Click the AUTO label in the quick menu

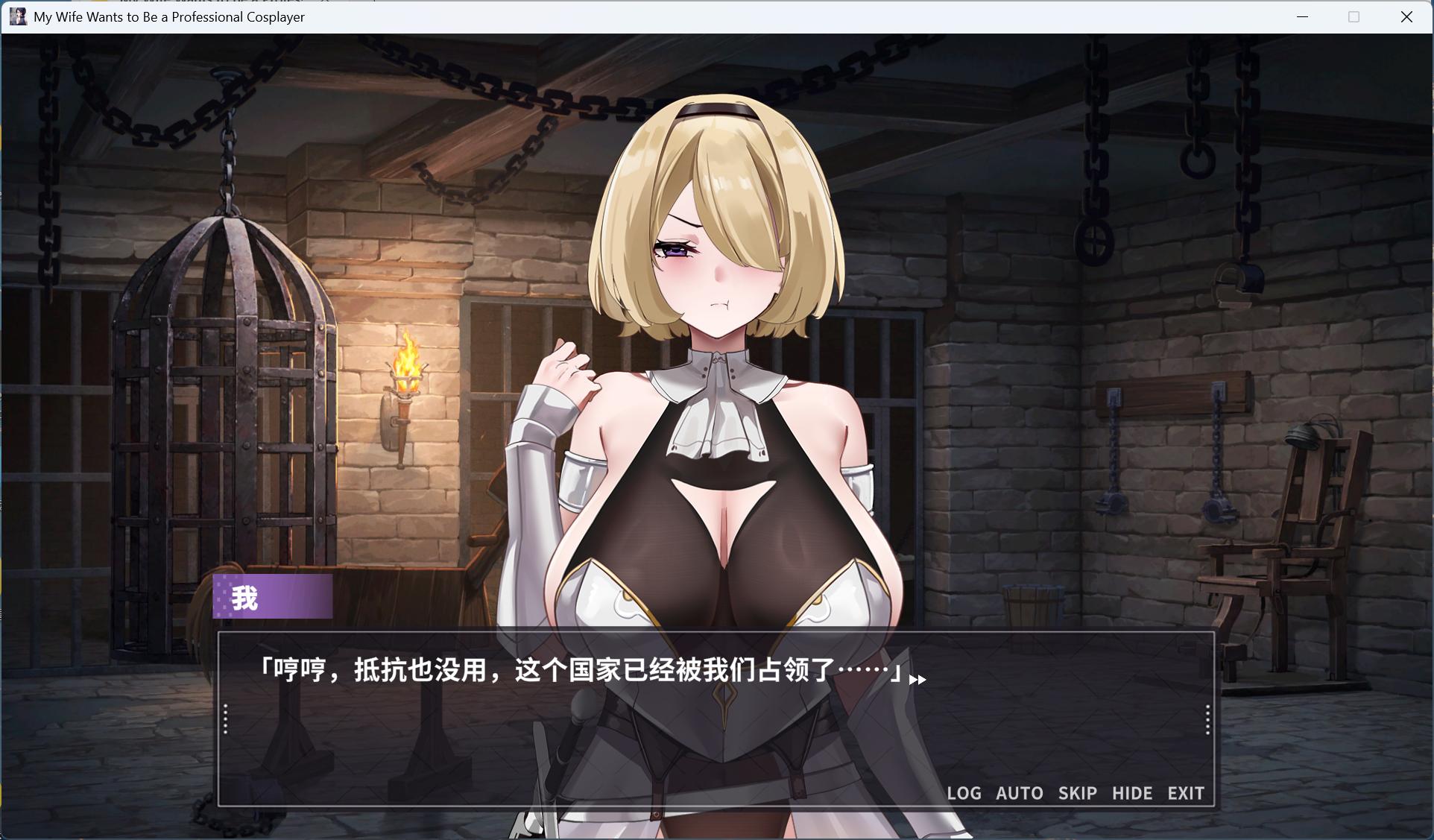point(1020,793)
